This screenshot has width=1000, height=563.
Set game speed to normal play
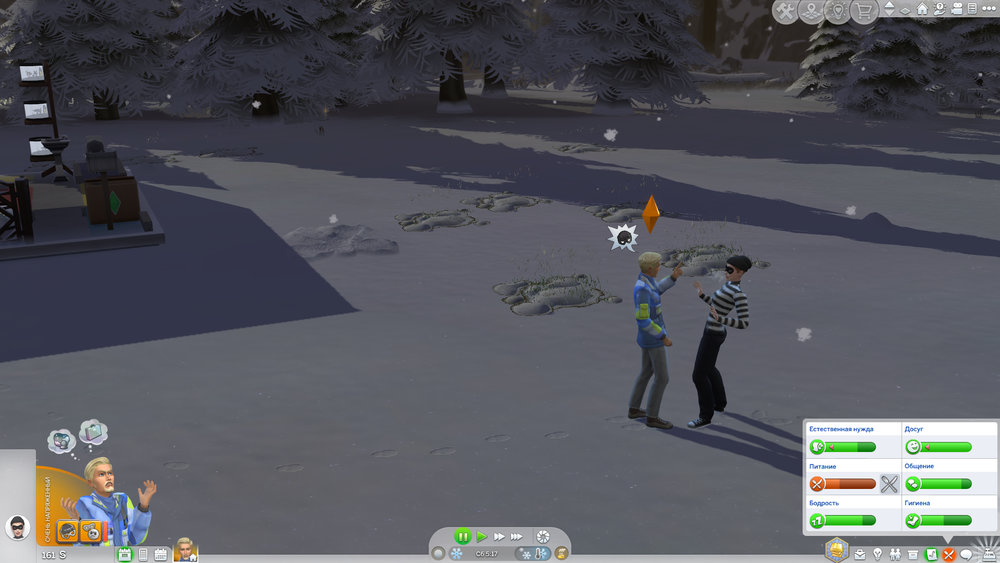(x=482, y=537)
